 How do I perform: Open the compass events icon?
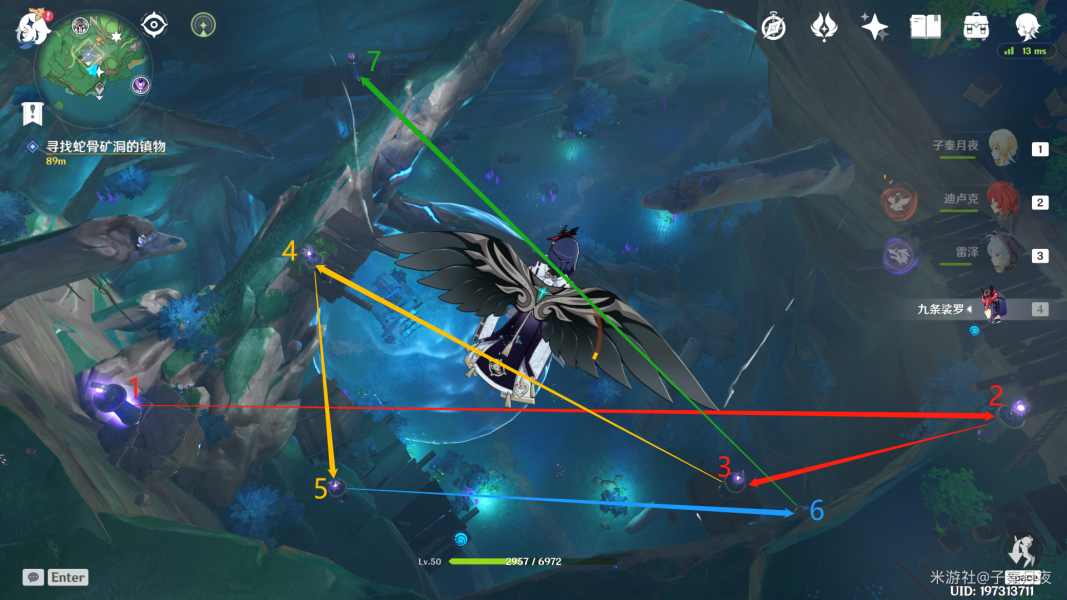coord(773,27)
